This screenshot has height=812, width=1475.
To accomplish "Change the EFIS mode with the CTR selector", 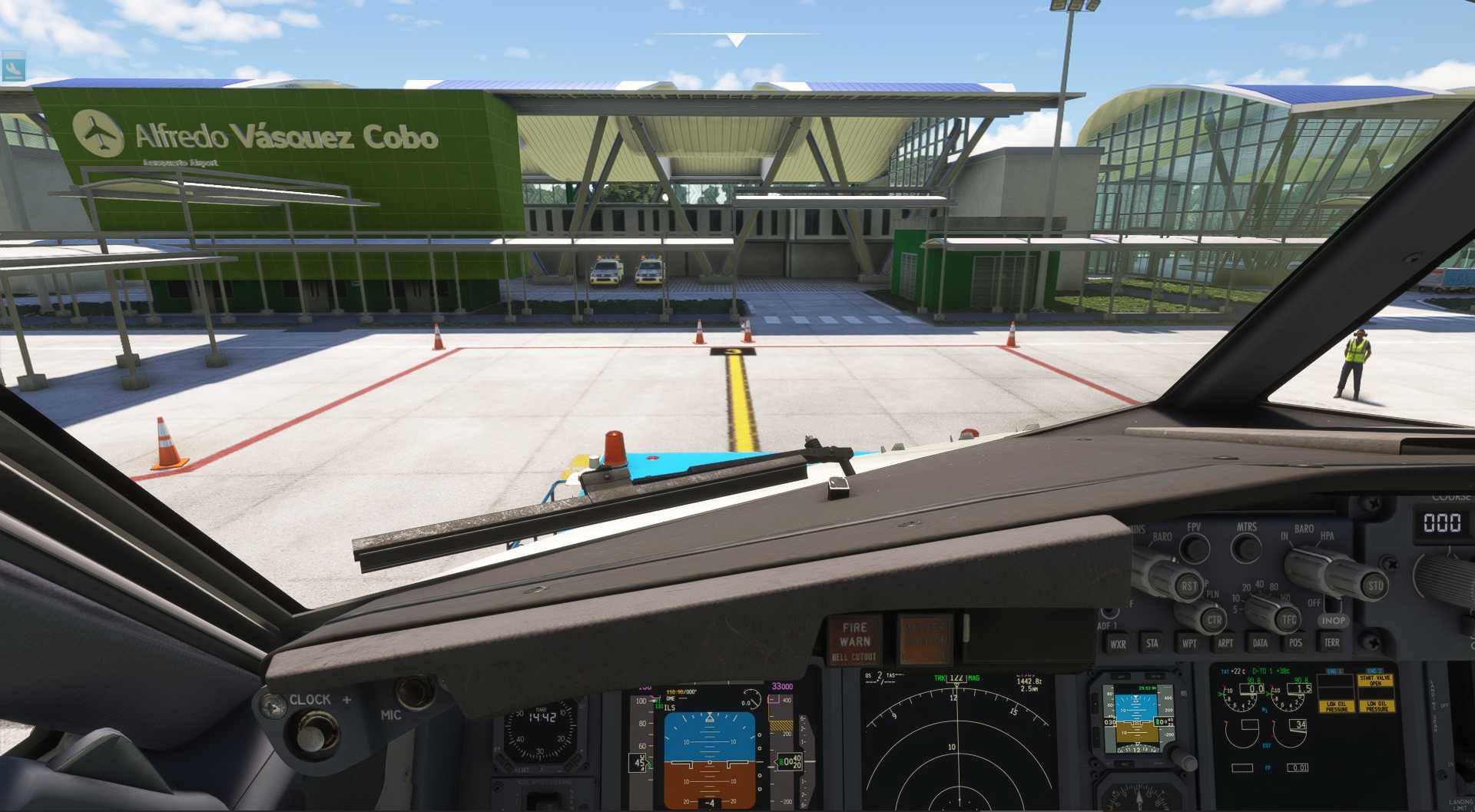I will coord(1214,621).
